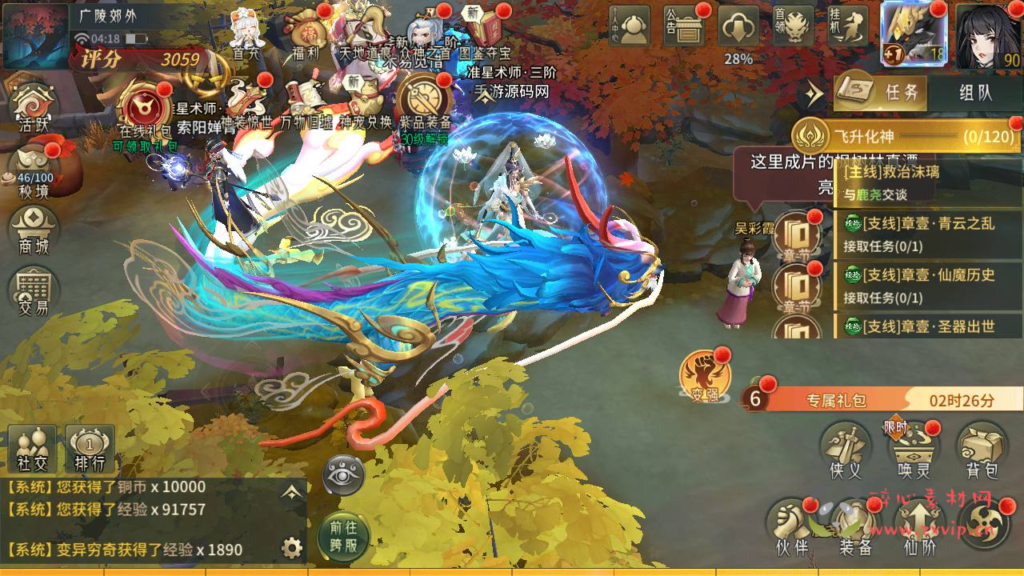This screenshot has height=576, width=1024.
Task: Open the 仙阶 rank upgrade menu
Action: [x=918, y=525]
